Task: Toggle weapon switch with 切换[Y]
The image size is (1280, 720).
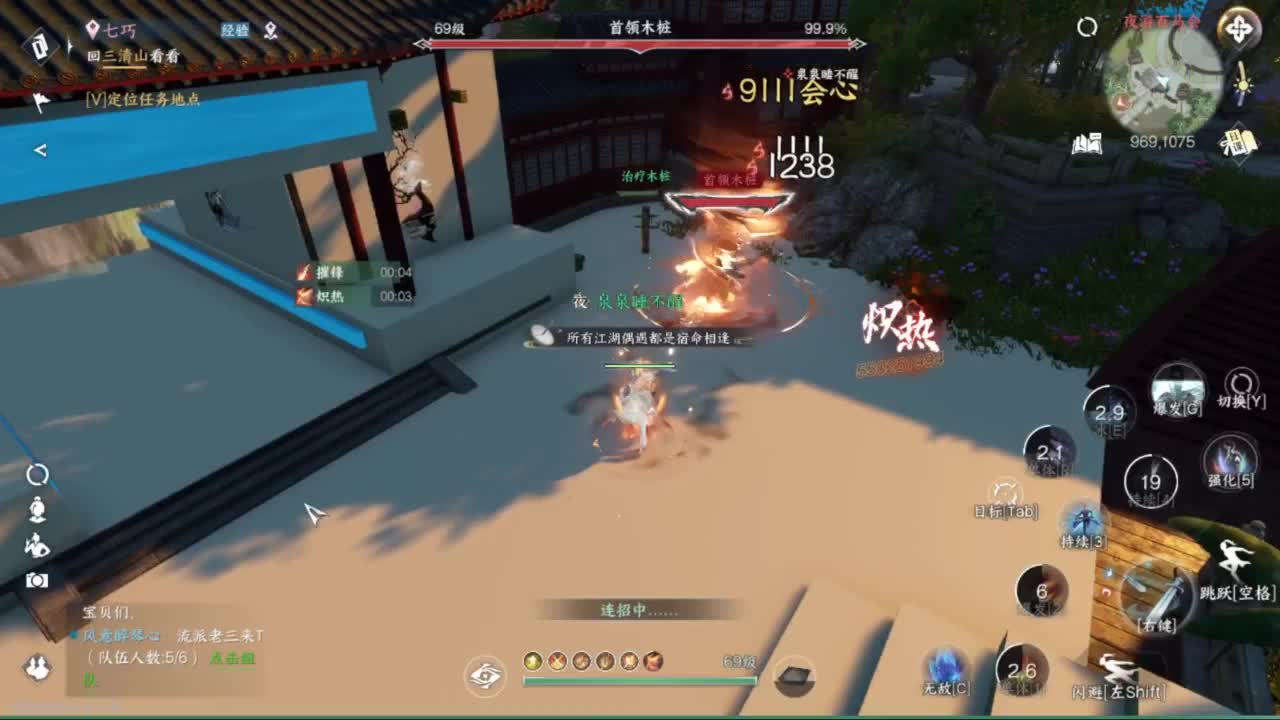Action: [x=1240, y=384]
